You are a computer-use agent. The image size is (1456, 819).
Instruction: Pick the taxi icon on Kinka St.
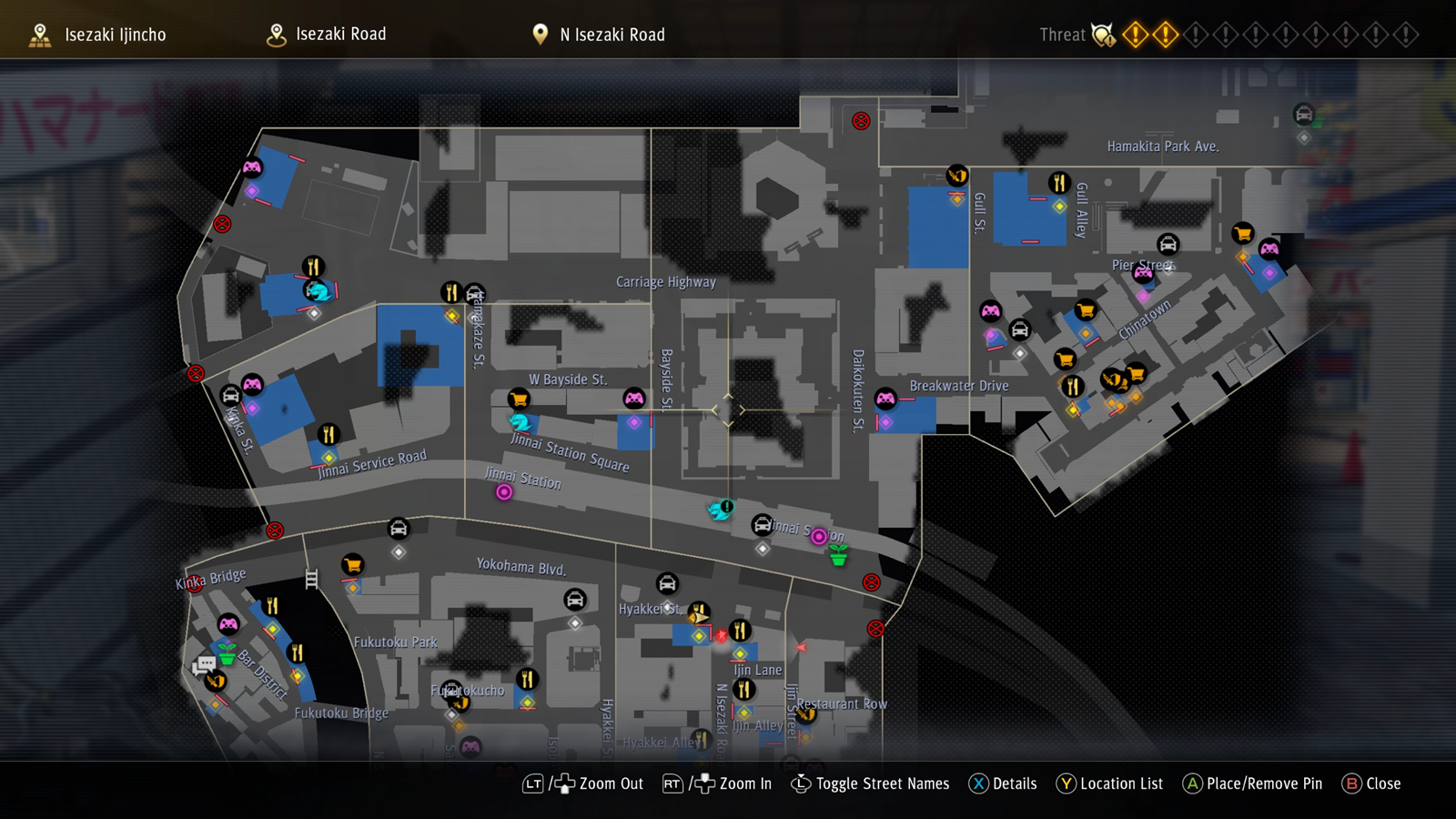[x=231, y=396]
